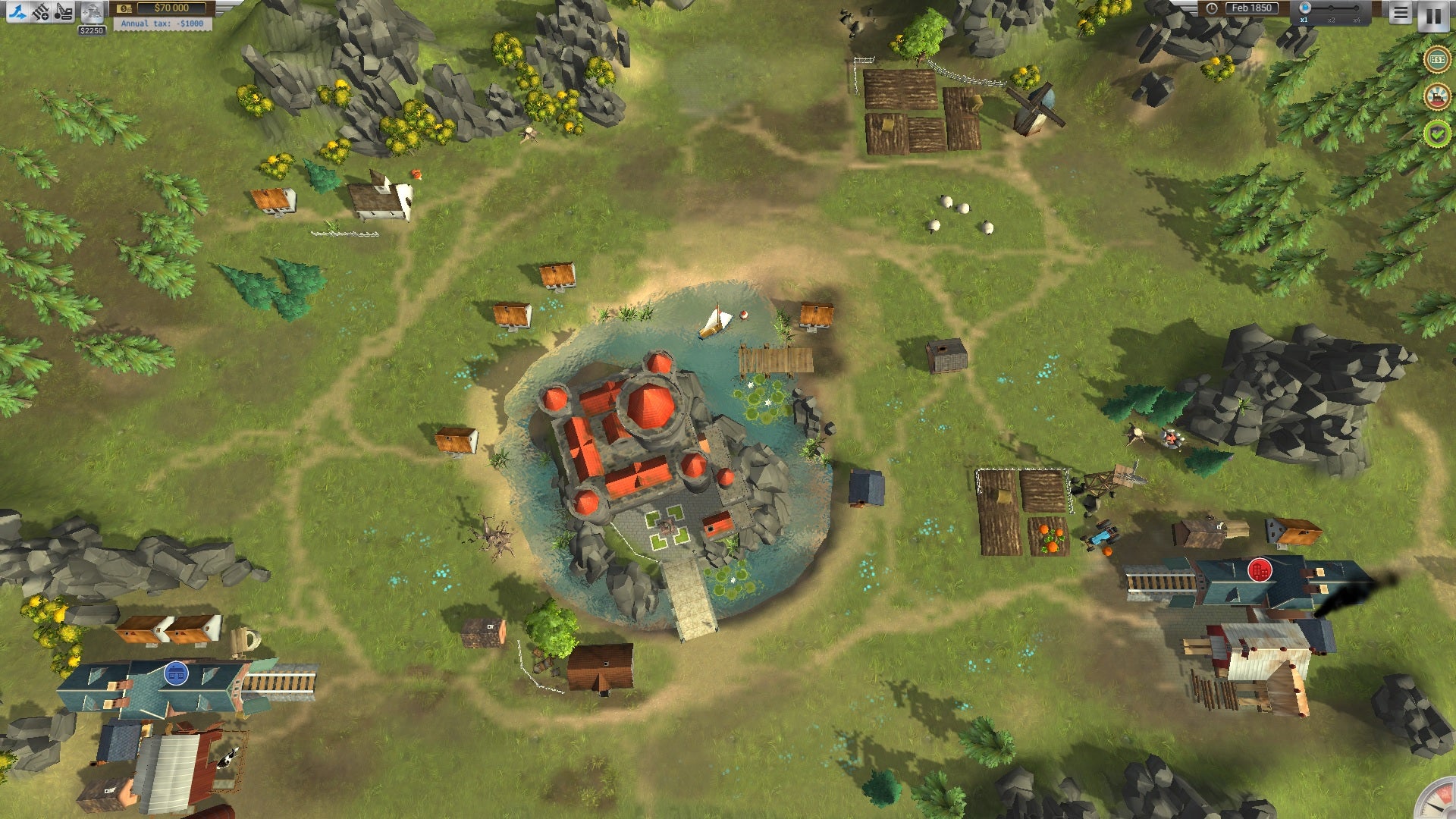This screenshot has height=819, width=1456.
Task: Show objectives via green checkmark badge
Action: [1436, 134]
